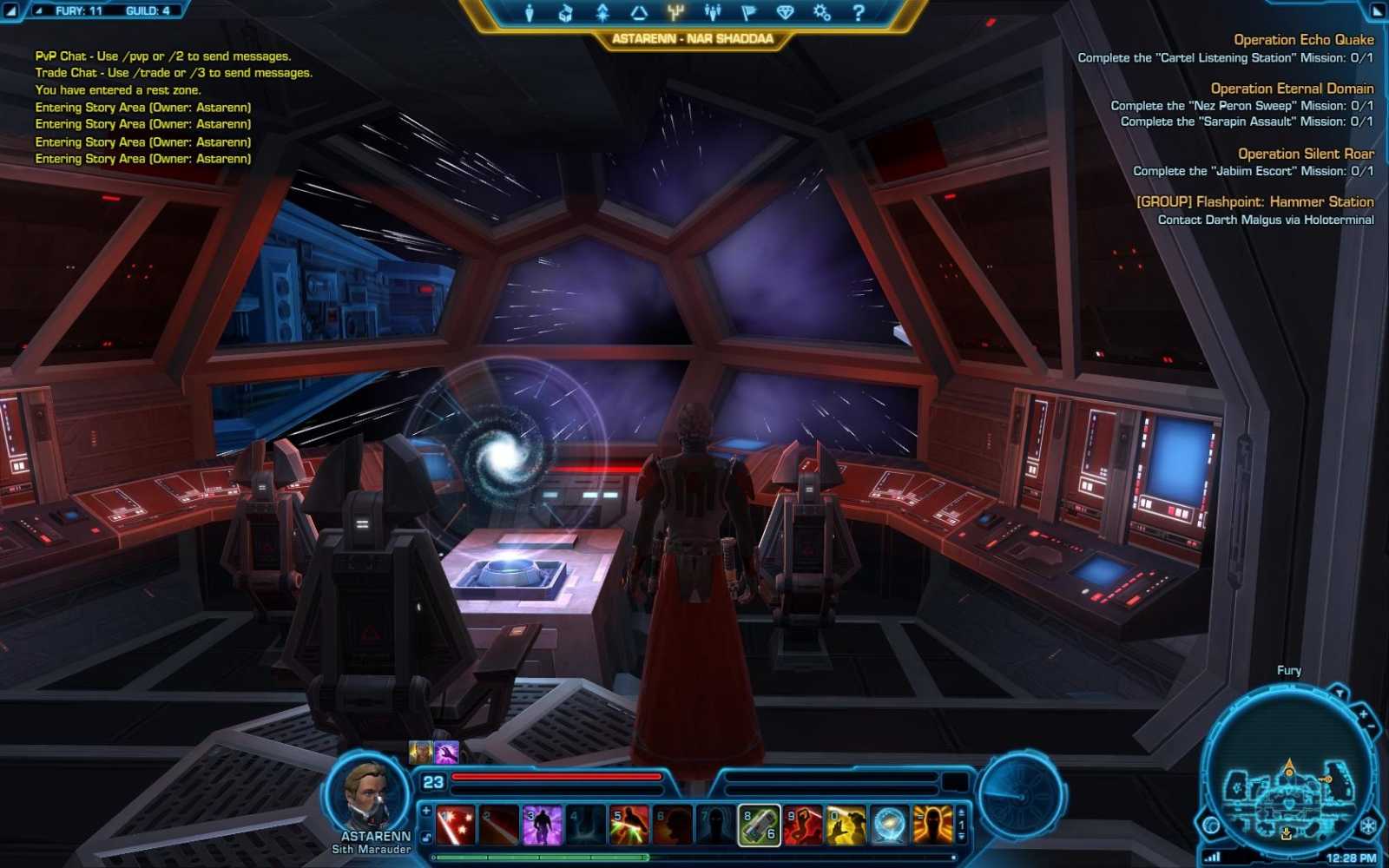Viewport: 1389px width, 868px height.
Task: Click the minimap zoom-in plus control
Action: [x=1363, y=714]
